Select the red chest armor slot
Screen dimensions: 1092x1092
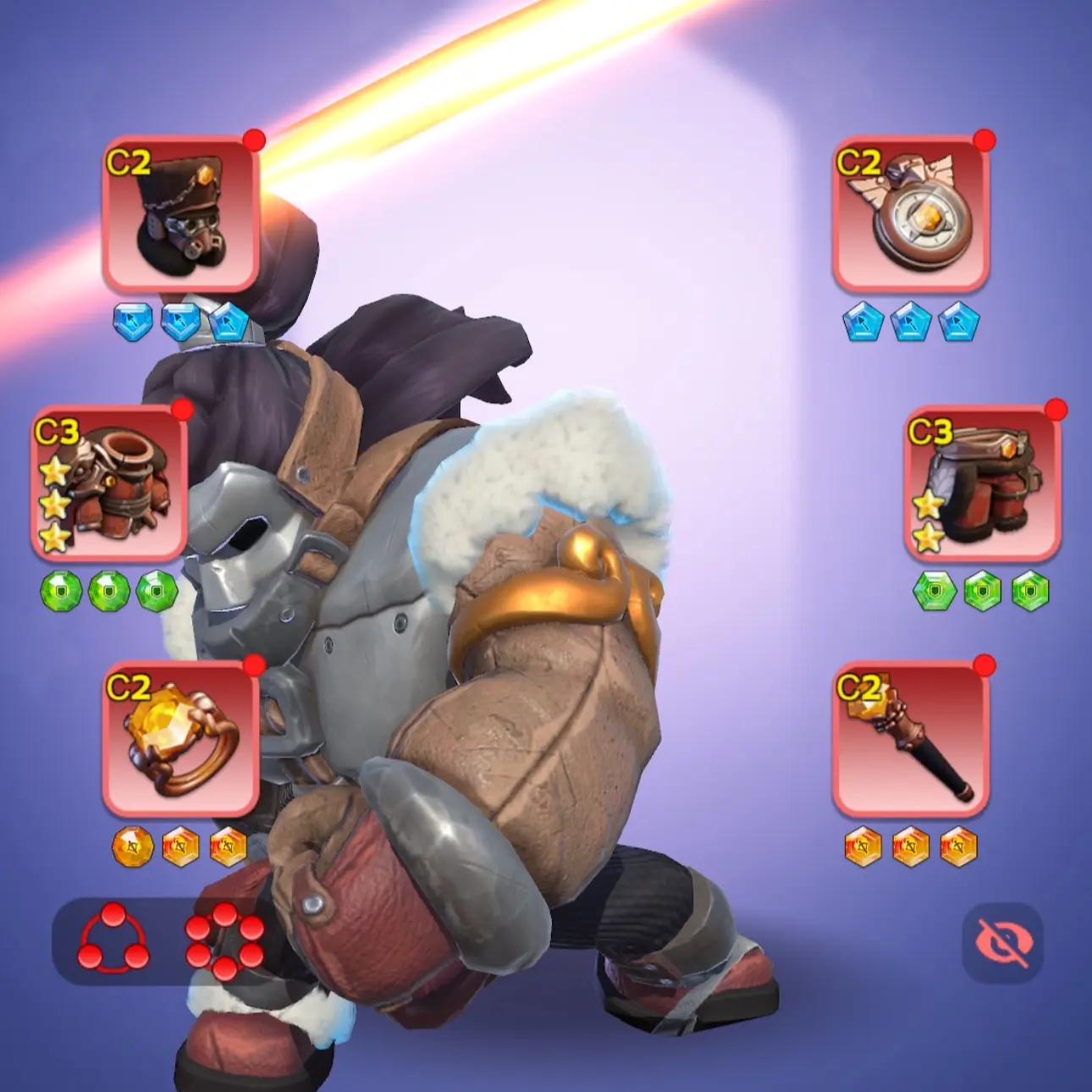[x=108, y=484]
